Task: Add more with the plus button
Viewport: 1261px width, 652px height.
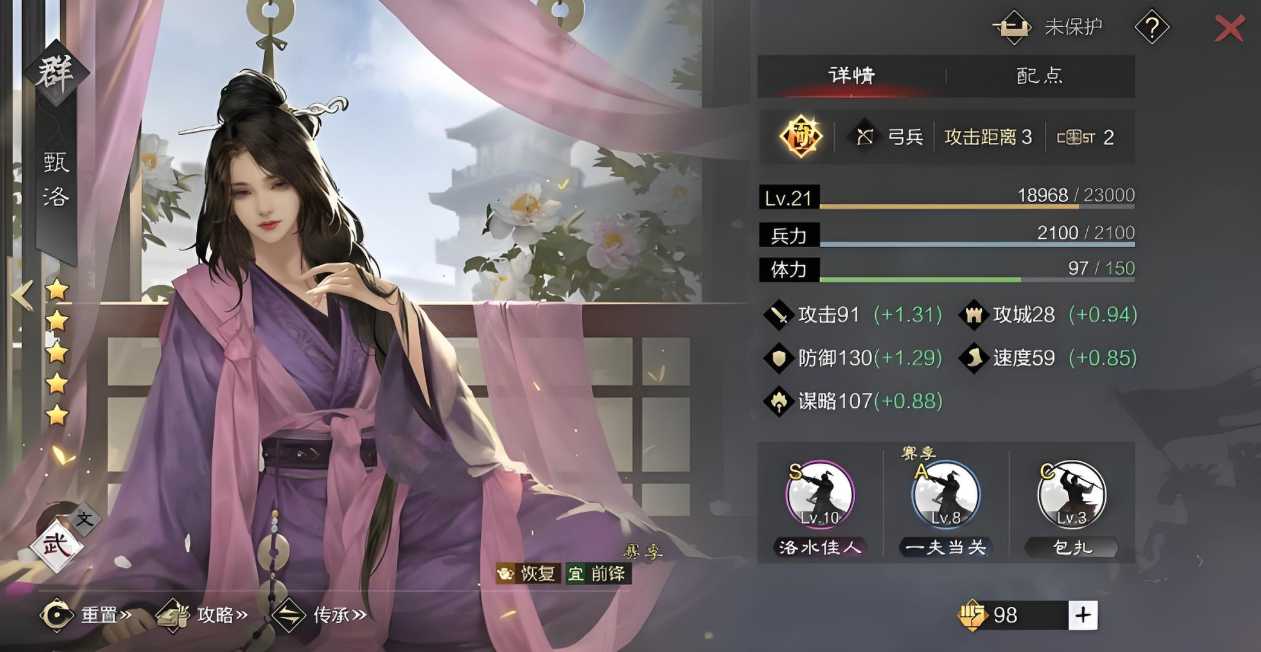Action: tap(1082, 615)
